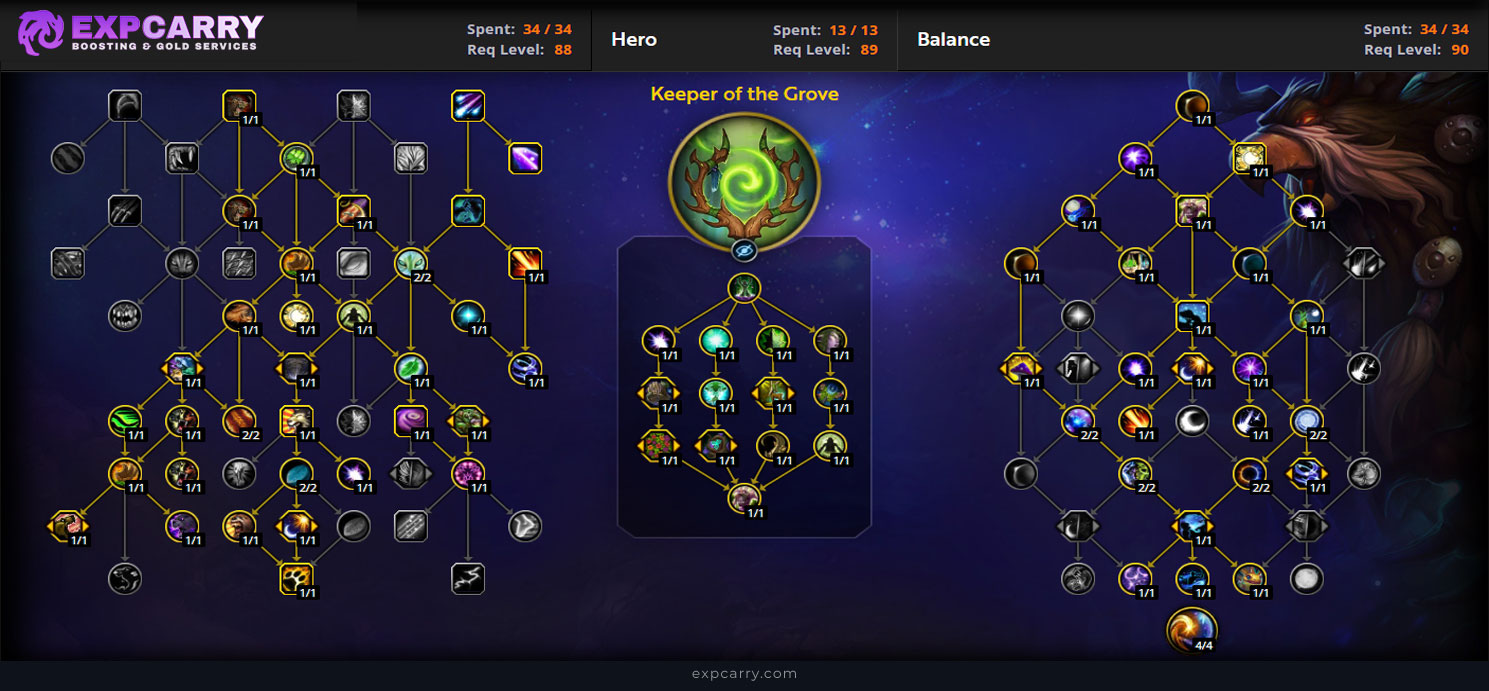Pick the purple crystal square talent
The height and width of the screenshot is (691, 1489).
525,157
